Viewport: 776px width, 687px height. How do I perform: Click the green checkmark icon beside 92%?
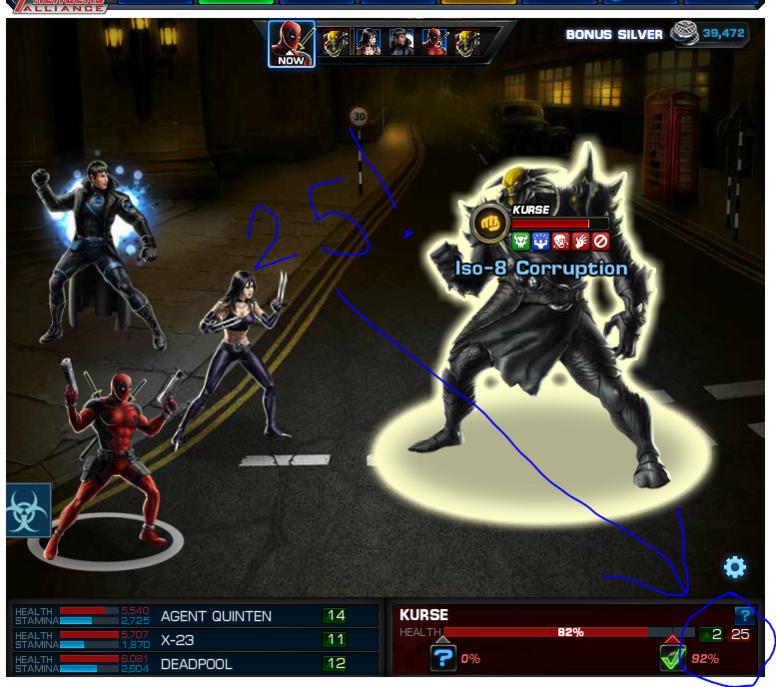pos(672,658)
